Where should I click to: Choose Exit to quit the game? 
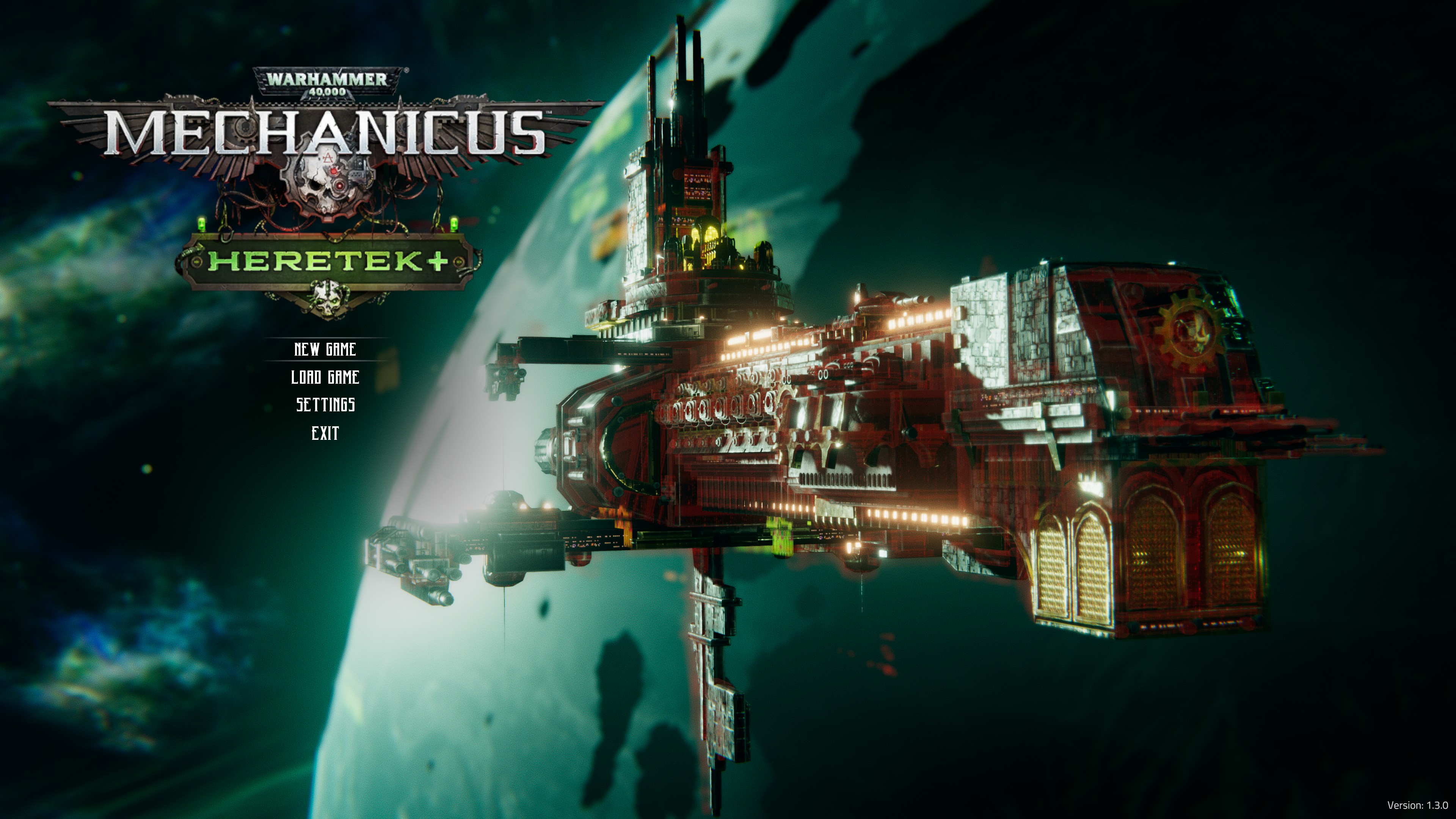click(325, 433)
